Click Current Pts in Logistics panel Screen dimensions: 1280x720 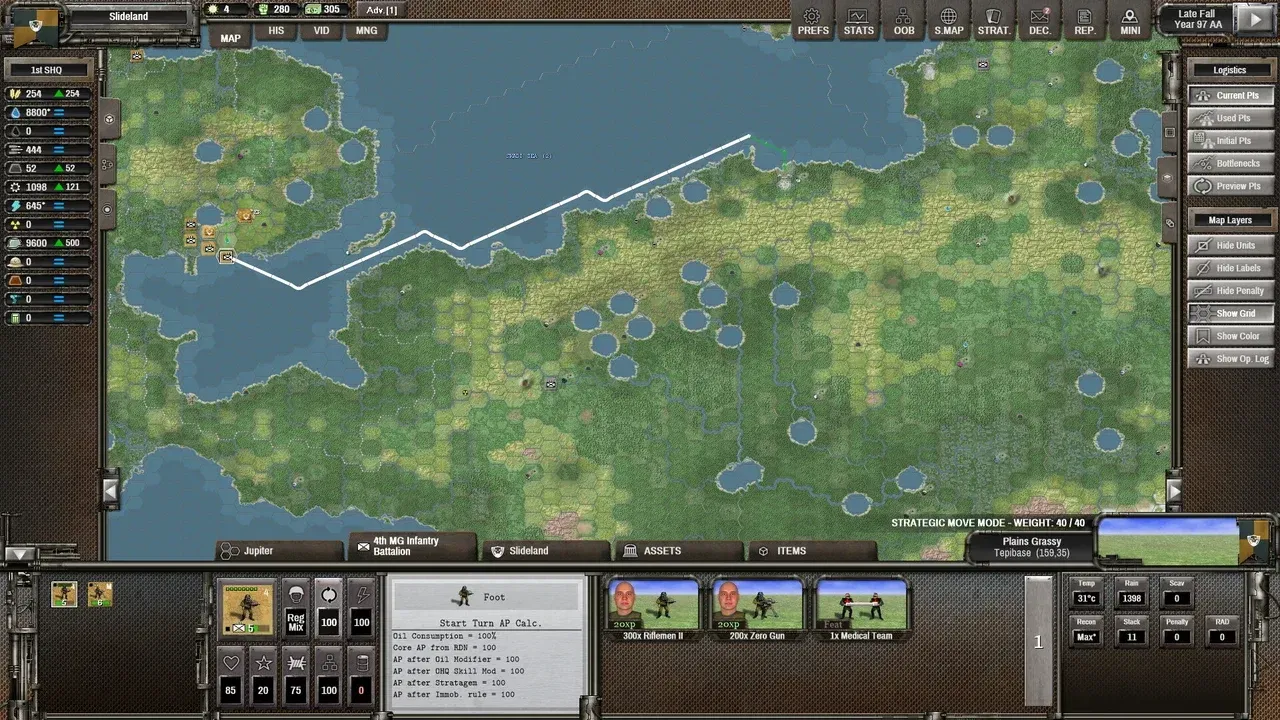click(1230, 95)
